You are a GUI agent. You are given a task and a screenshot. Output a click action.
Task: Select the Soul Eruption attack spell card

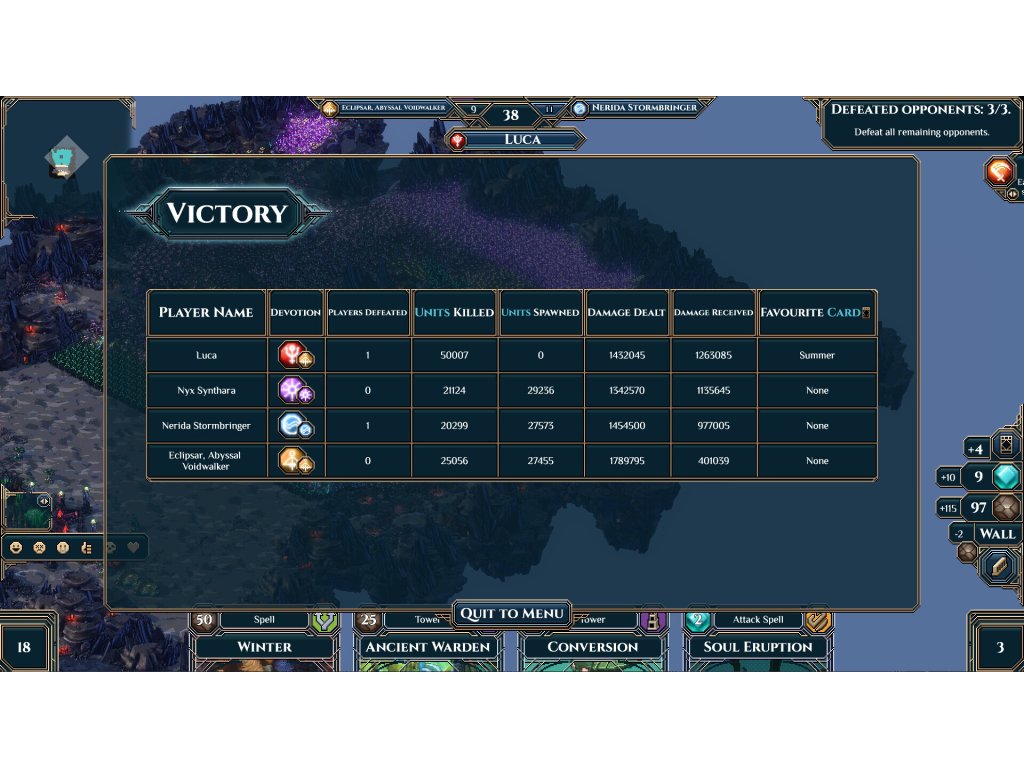click(757, 647)
